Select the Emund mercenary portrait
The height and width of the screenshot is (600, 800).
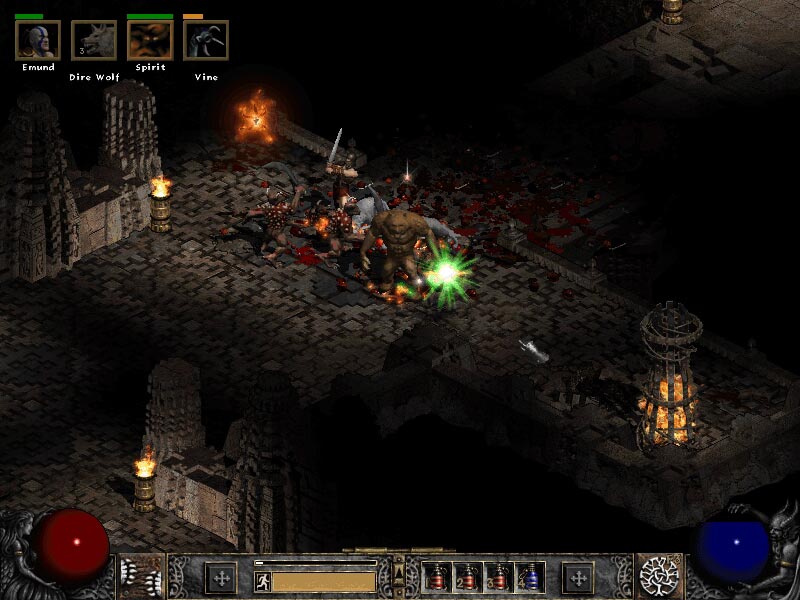(37, 40)
